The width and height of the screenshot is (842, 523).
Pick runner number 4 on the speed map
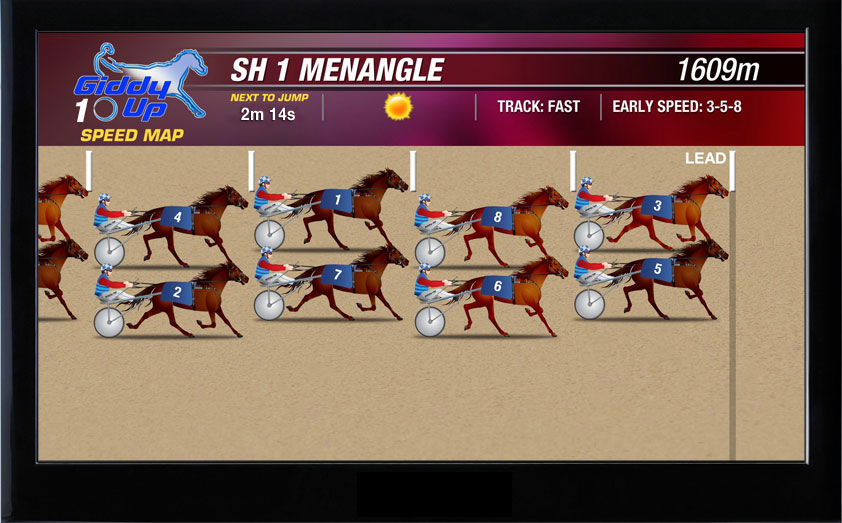click(177, 217)
